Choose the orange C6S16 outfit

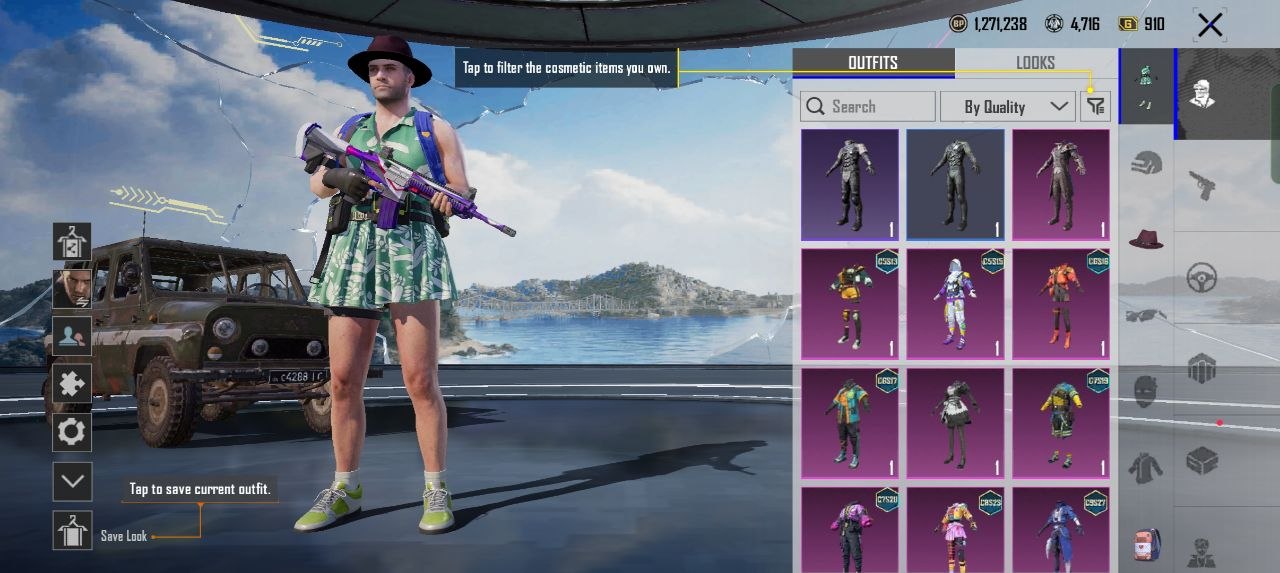click(1061, 304)
